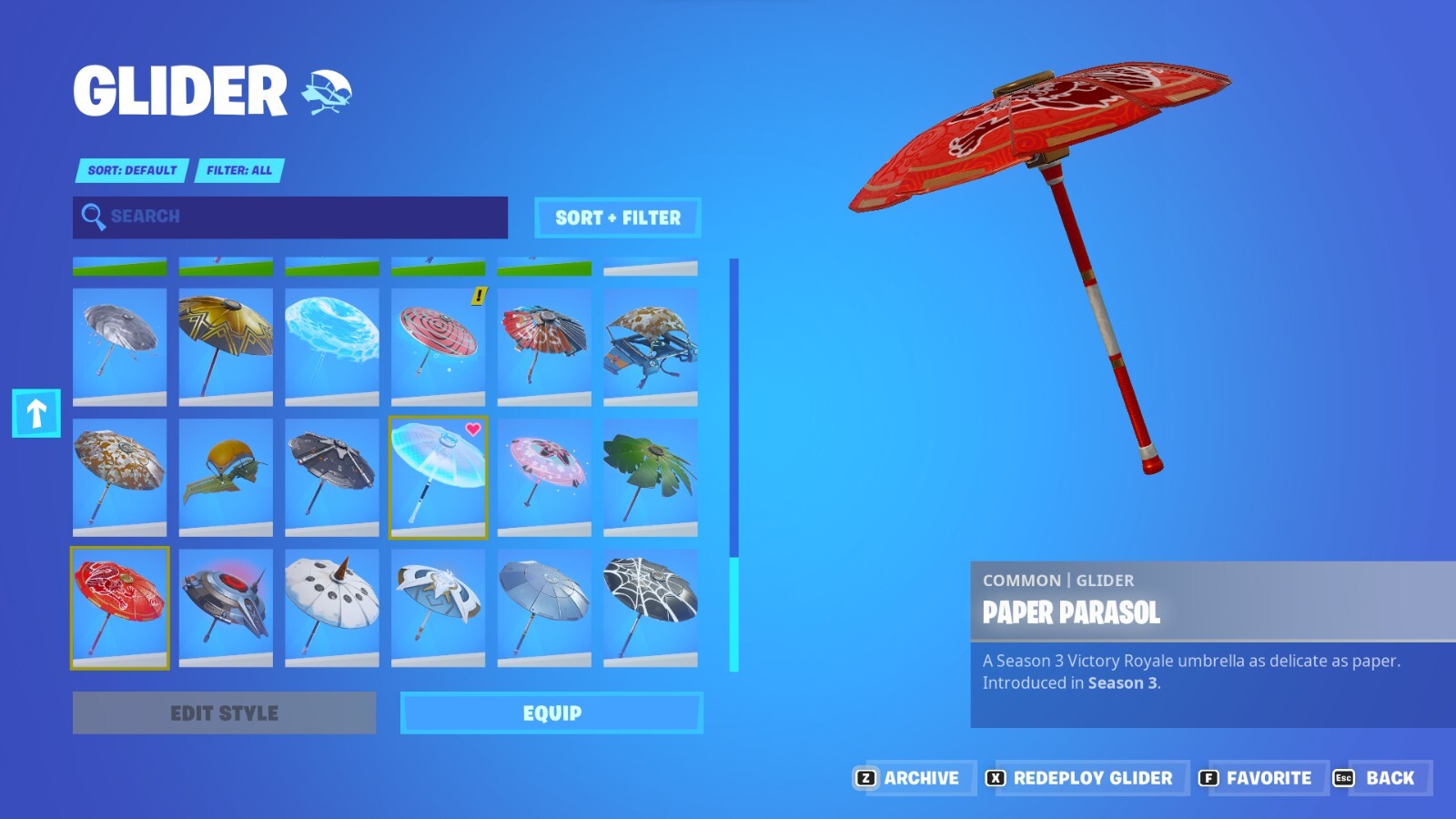This screenshot has width=1456, height=819.
Task: Favorite the Paper Parasol using the FAVORITE control
Action: coord(1267,778)
